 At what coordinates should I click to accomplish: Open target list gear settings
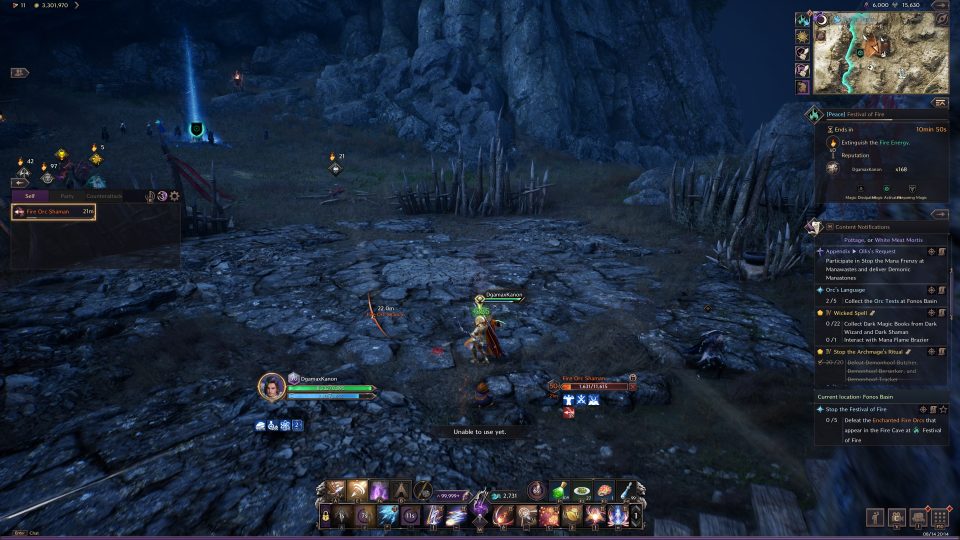(x=175, y=196)
